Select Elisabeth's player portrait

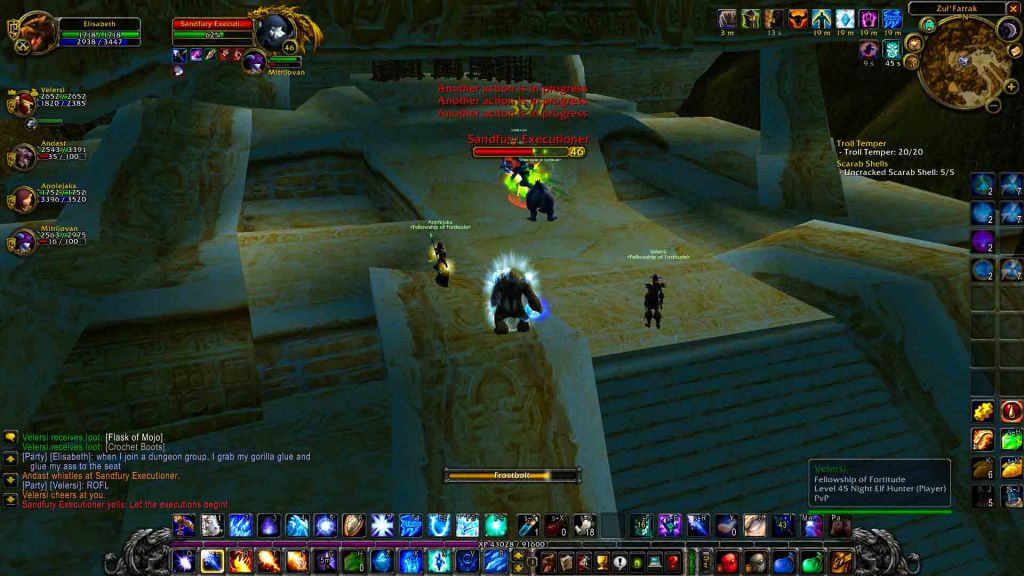point(37,32)
